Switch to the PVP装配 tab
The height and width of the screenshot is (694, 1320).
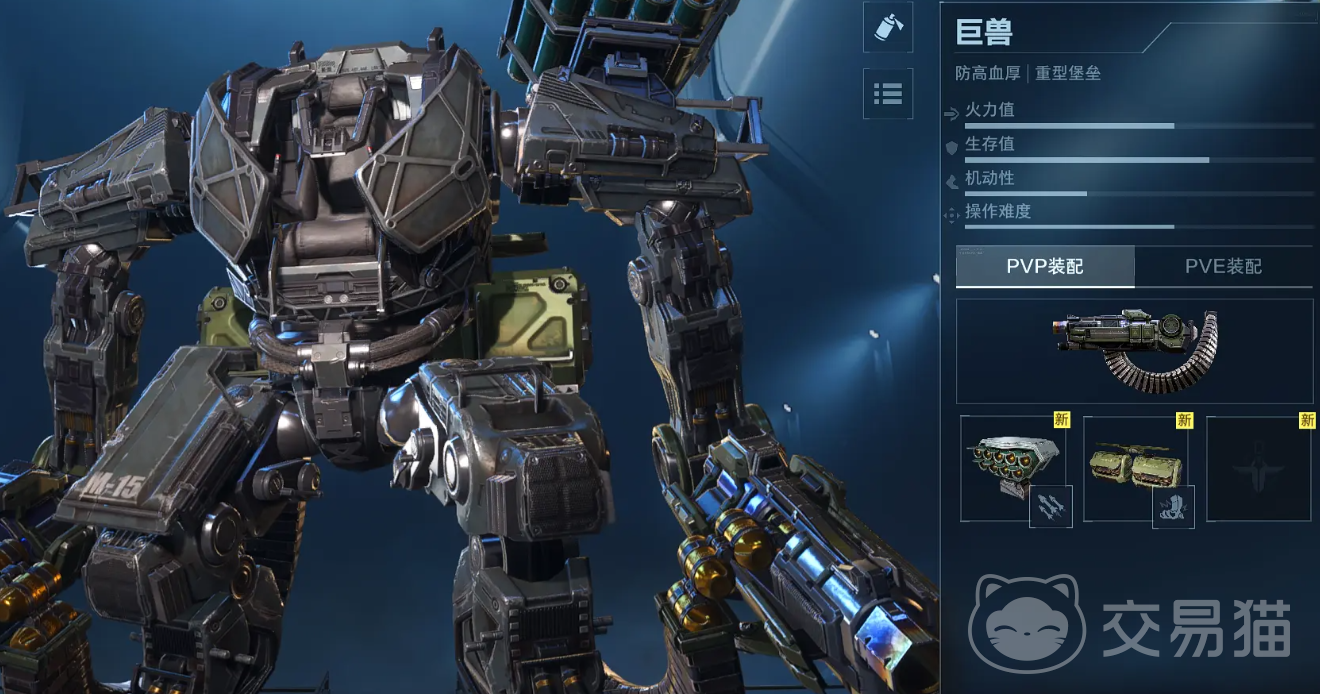tap(1045, 266)
